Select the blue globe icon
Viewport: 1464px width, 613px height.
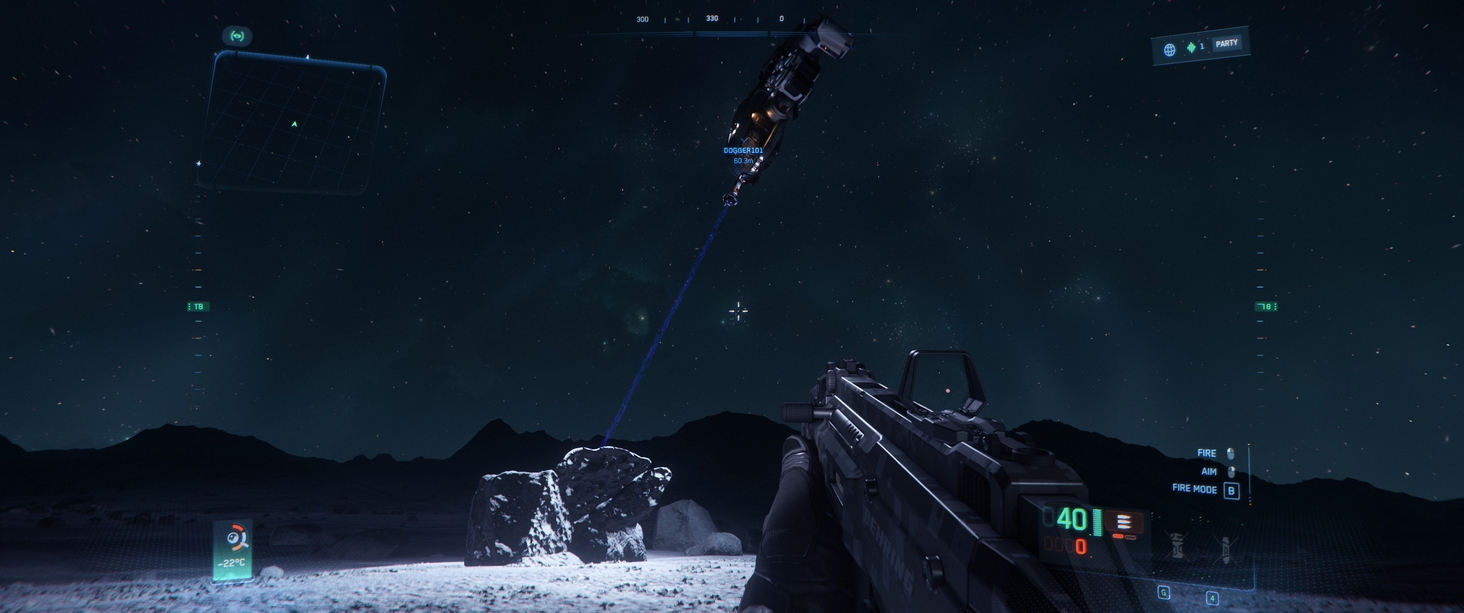point(1169,49)
